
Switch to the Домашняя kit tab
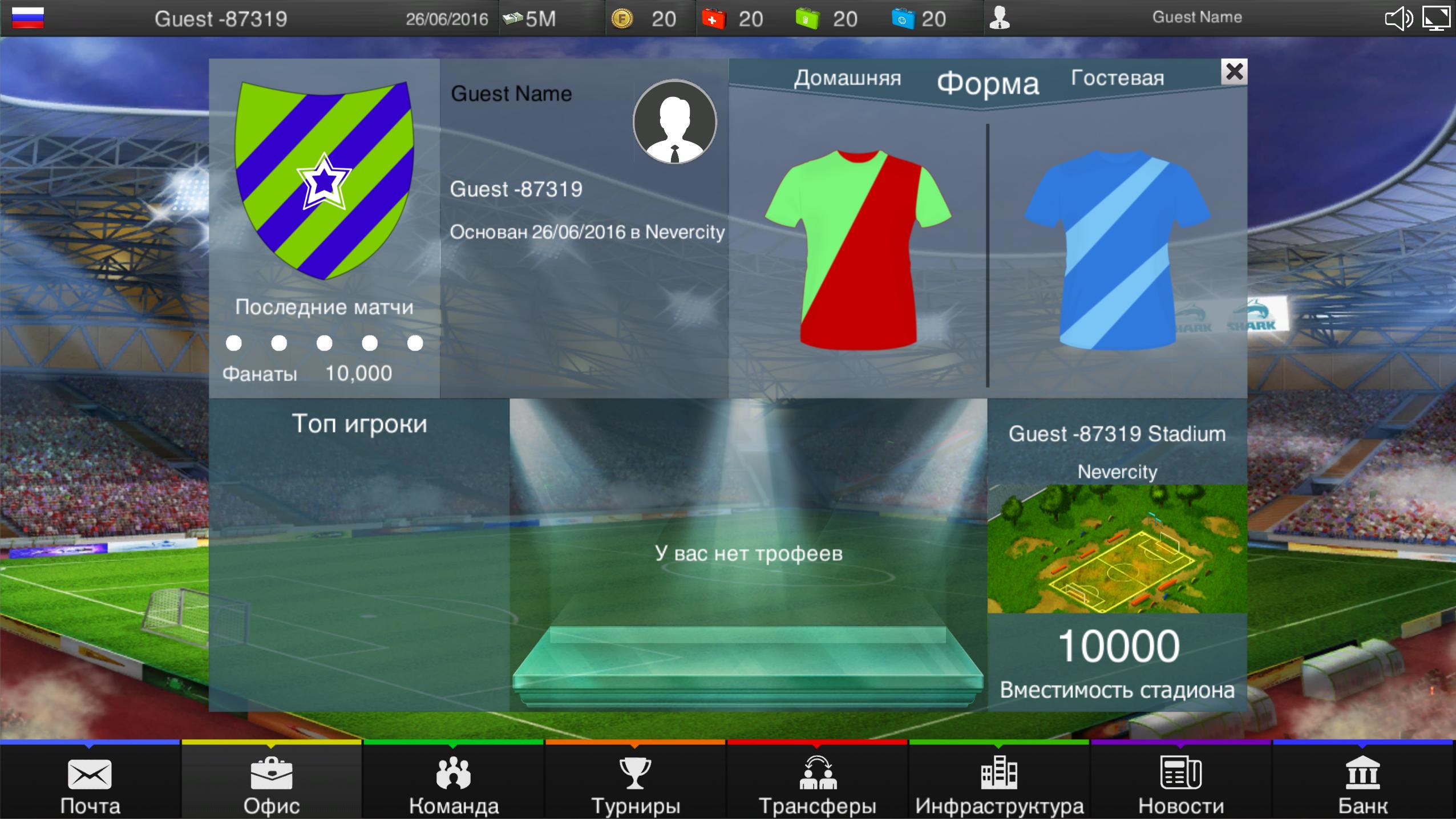[848, 78]
